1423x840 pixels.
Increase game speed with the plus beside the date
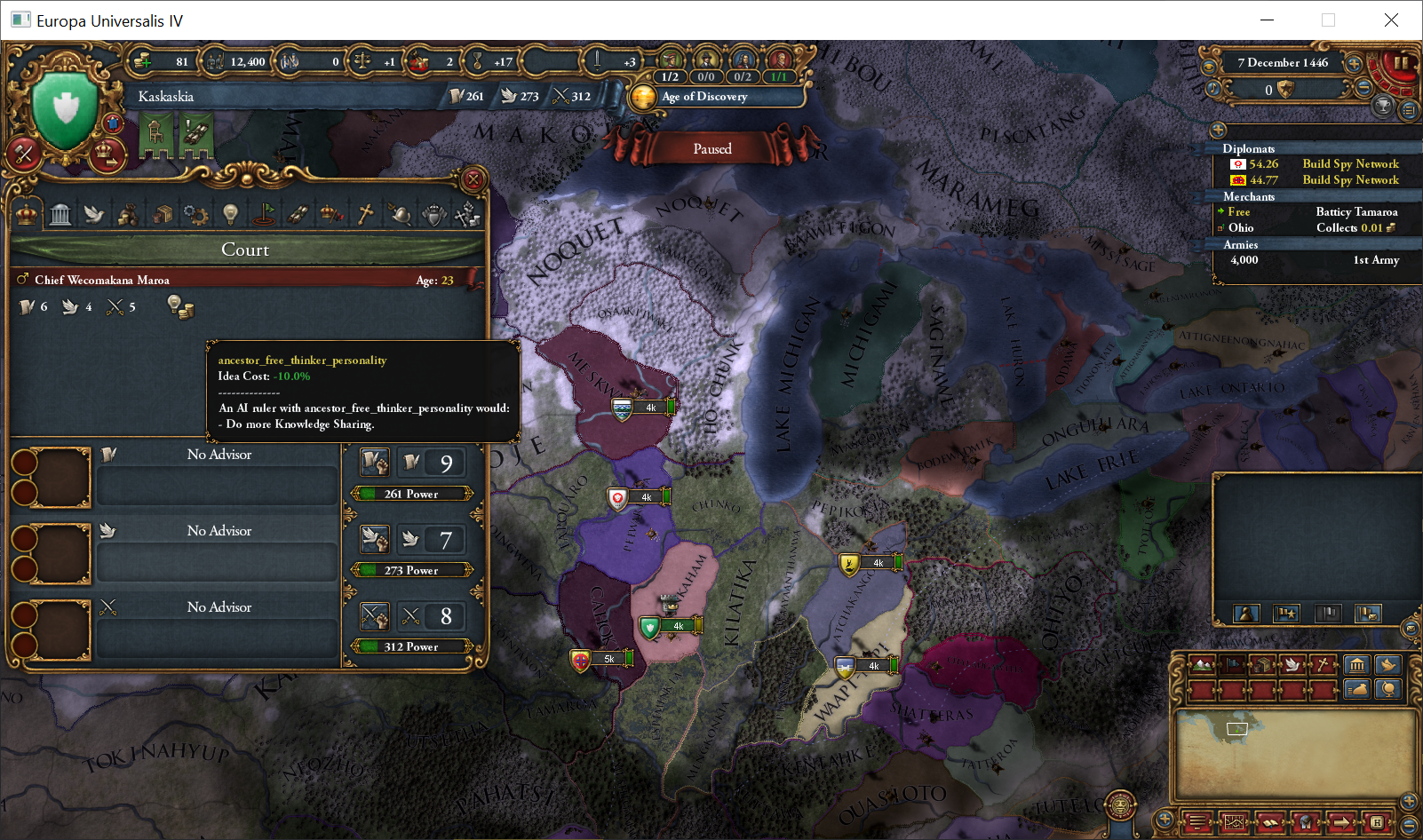[1354, 64]
